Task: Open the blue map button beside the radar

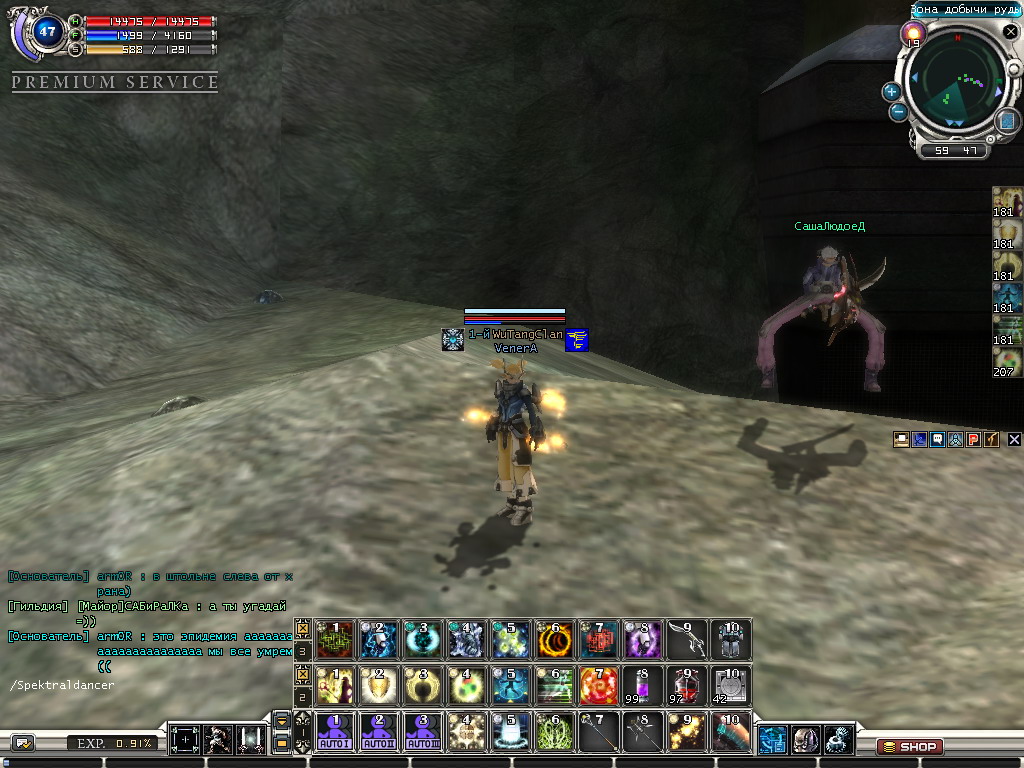Action: point(1007,120)
